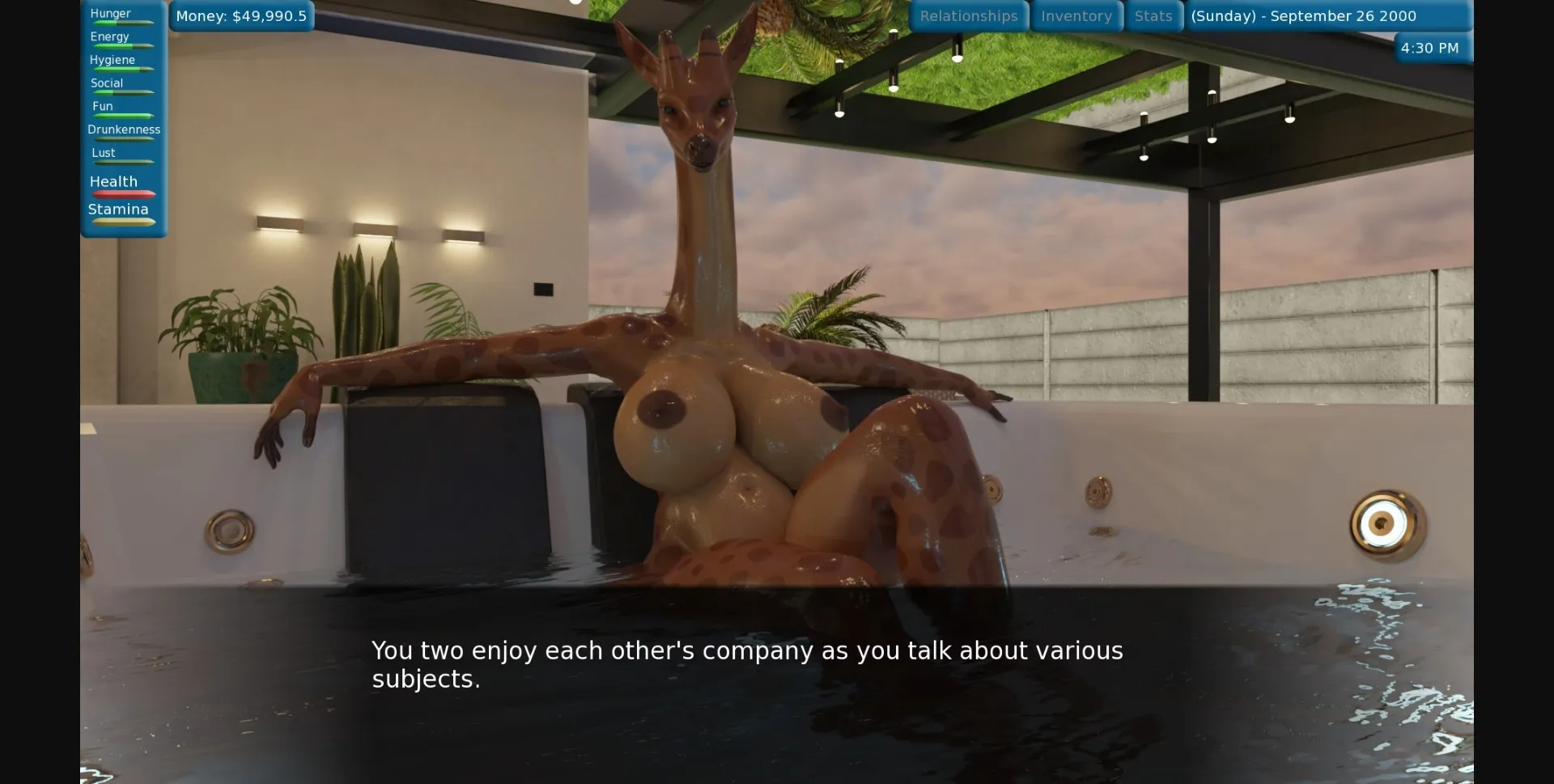Click the Fun stat bar
Viewport: 1554px width, 784px height.
click(x=121, y=110)
